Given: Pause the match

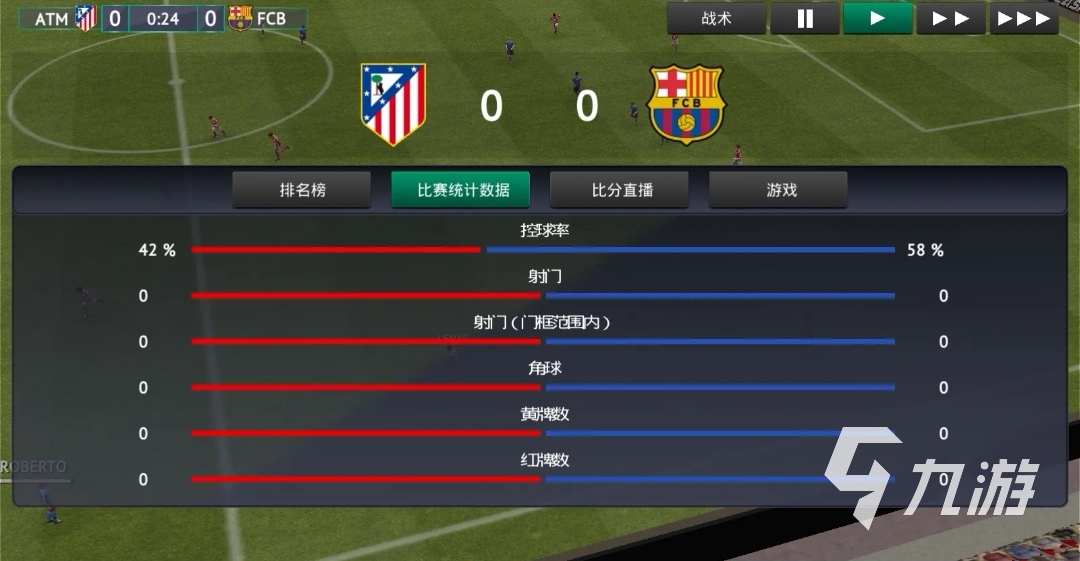Looking at the screenshot, I should coord(804,18).
